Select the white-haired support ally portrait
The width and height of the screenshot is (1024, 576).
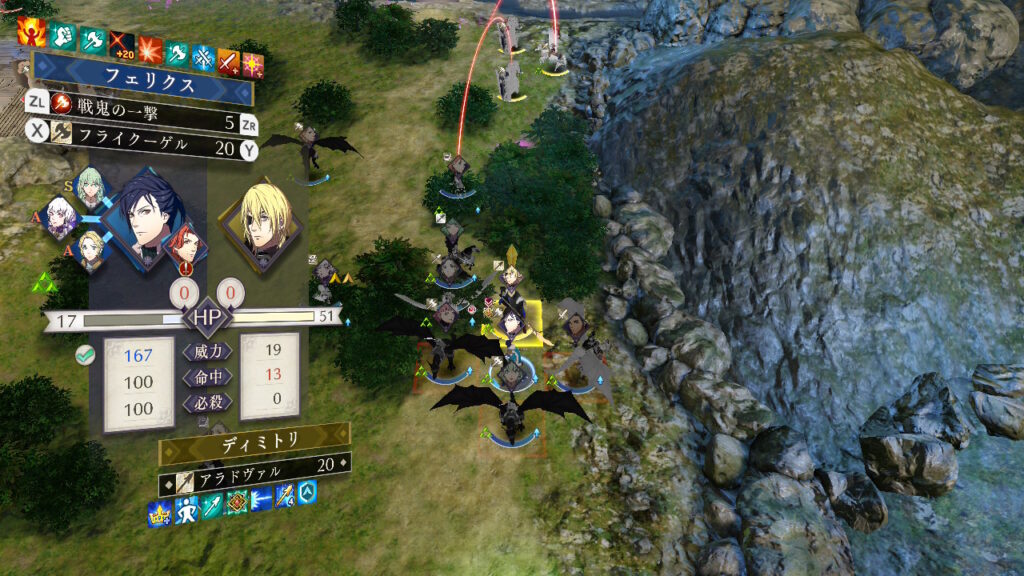tap(62, 217)
